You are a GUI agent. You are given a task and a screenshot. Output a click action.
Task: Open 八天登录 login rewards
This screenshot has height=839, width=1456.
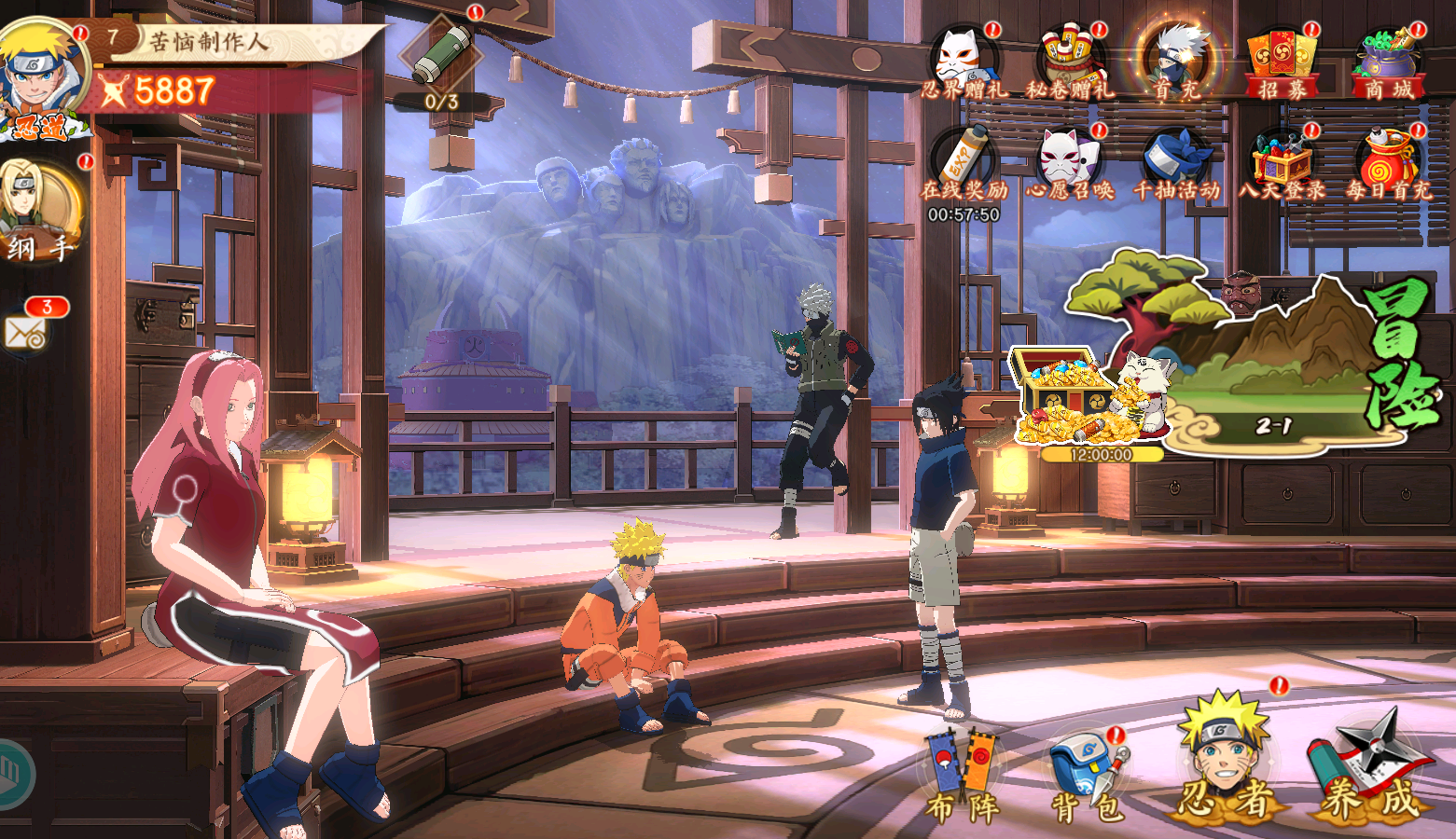click(x=1282, y=165)
